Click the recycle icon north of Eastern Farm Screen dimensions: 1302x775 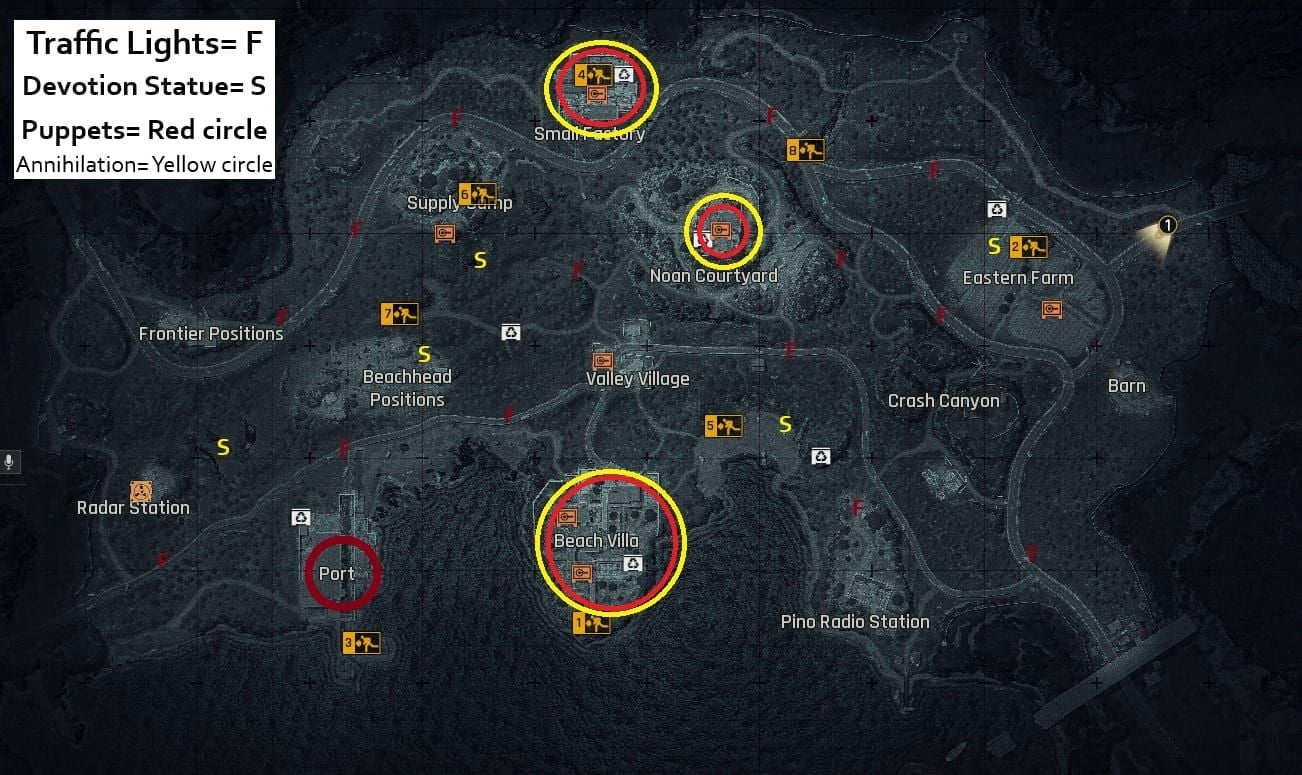[995, 208]
